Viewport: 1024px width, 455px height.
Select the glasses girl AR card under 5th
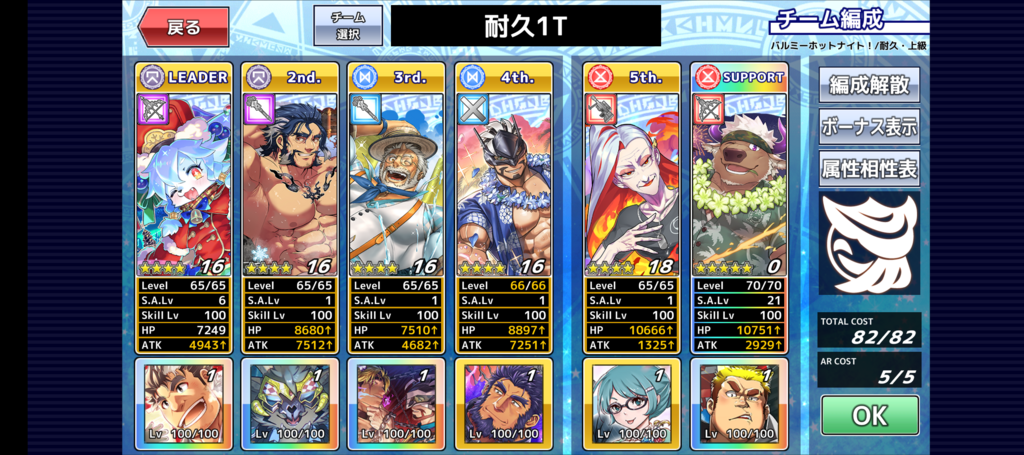click(632, 404)
